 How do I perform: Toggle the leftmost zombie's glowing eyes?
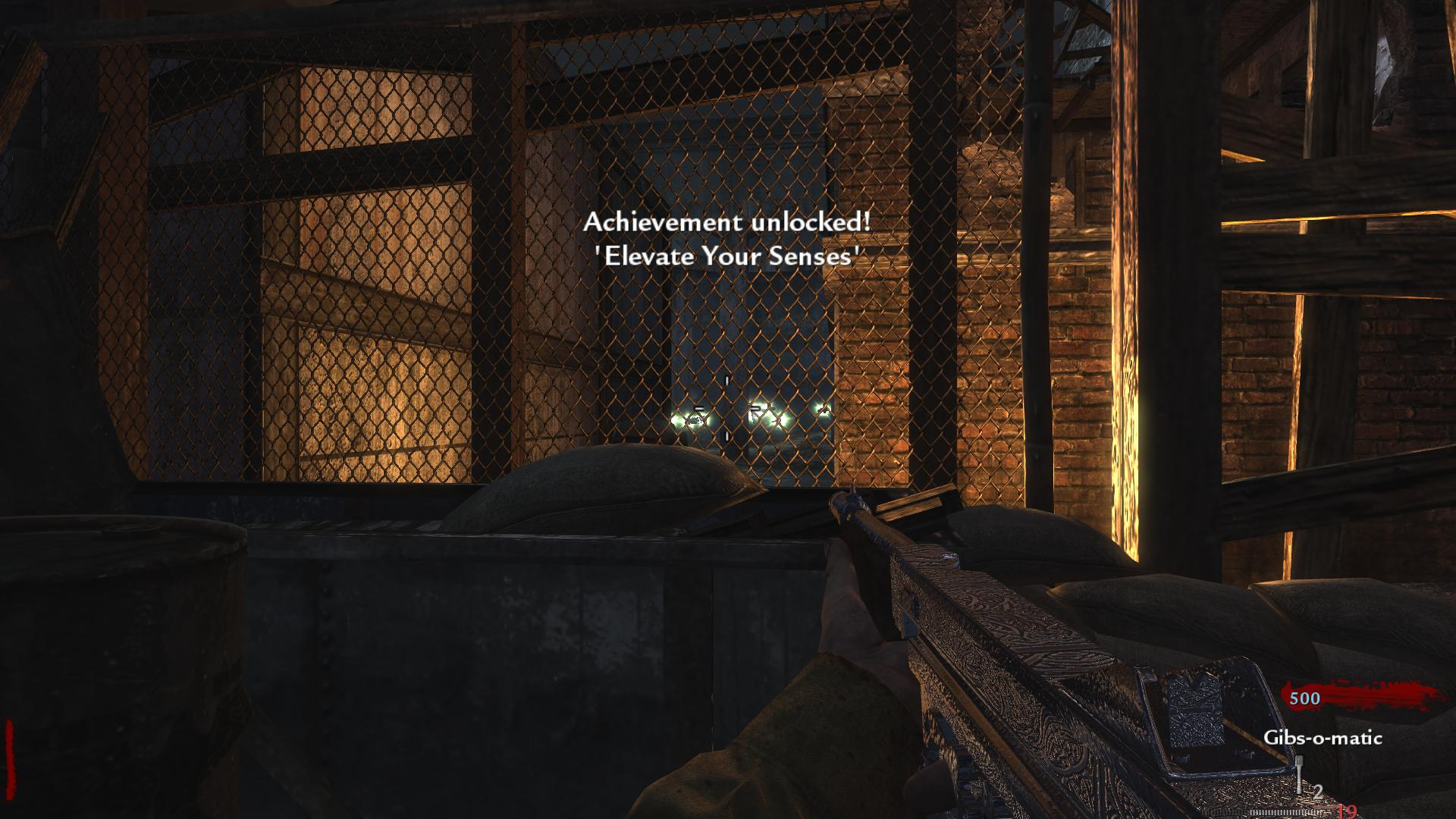(689, 419)
